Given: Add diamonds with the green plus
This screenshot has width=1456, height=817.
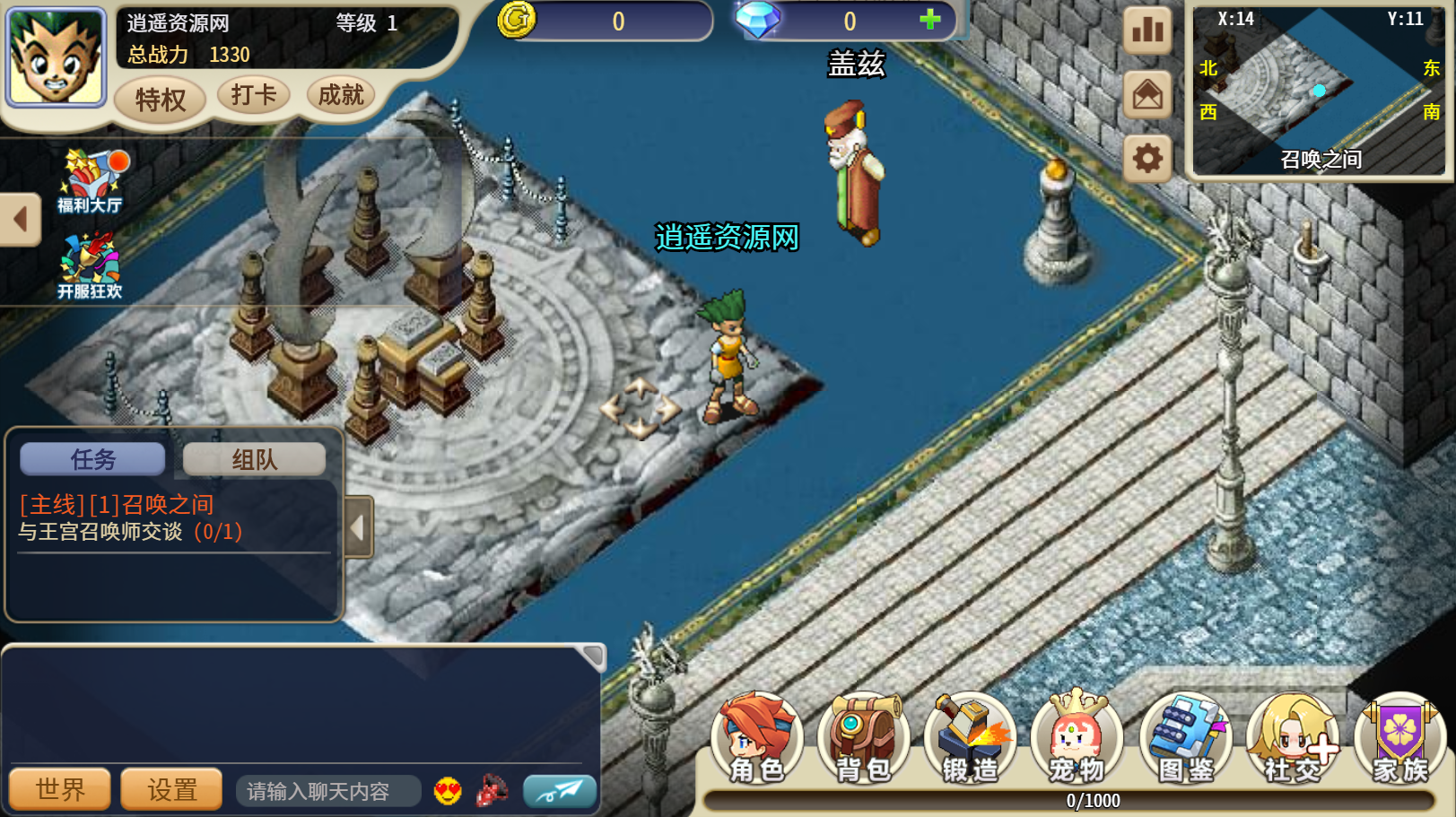Looking at the screenshot, I should tap(930, 19).
